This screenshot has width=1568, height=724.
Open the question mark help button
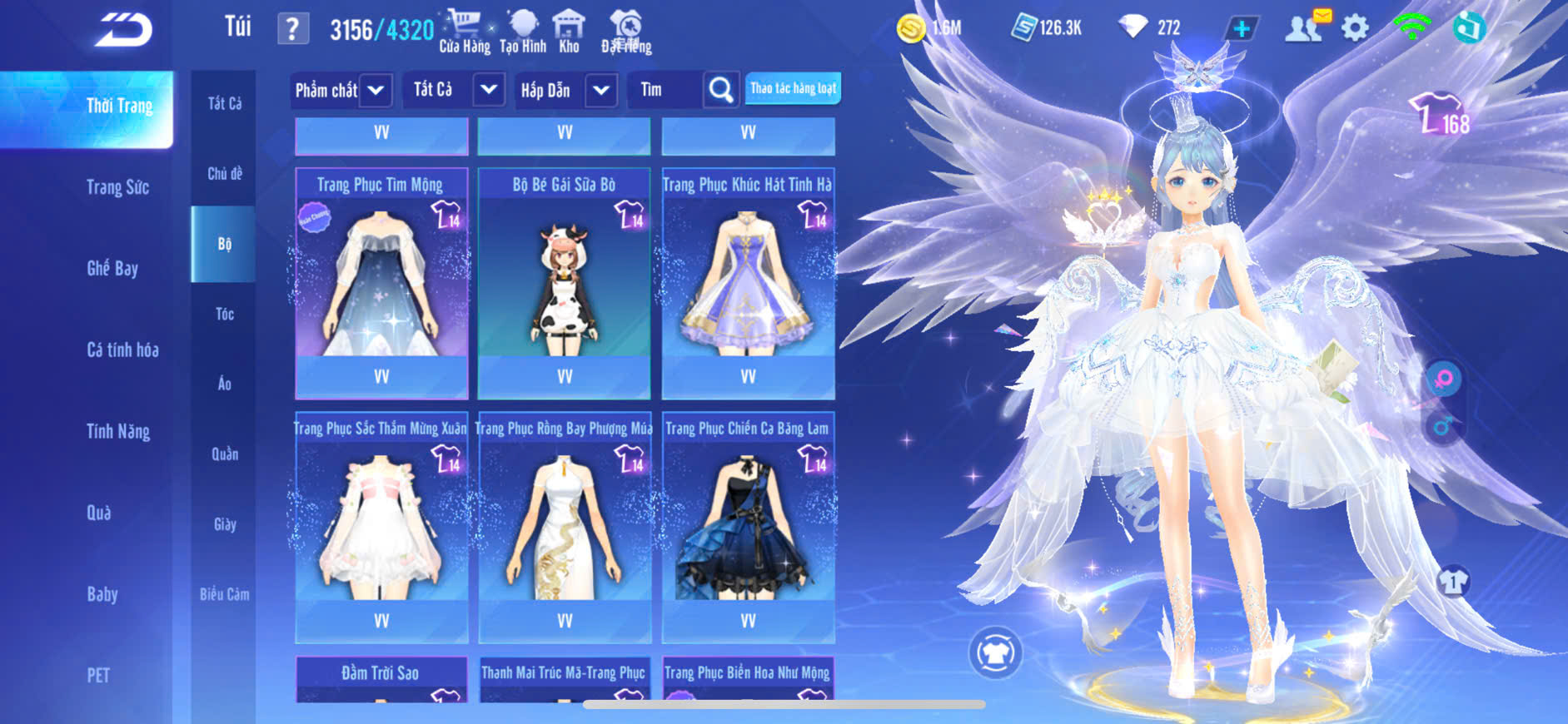point(292,29)
